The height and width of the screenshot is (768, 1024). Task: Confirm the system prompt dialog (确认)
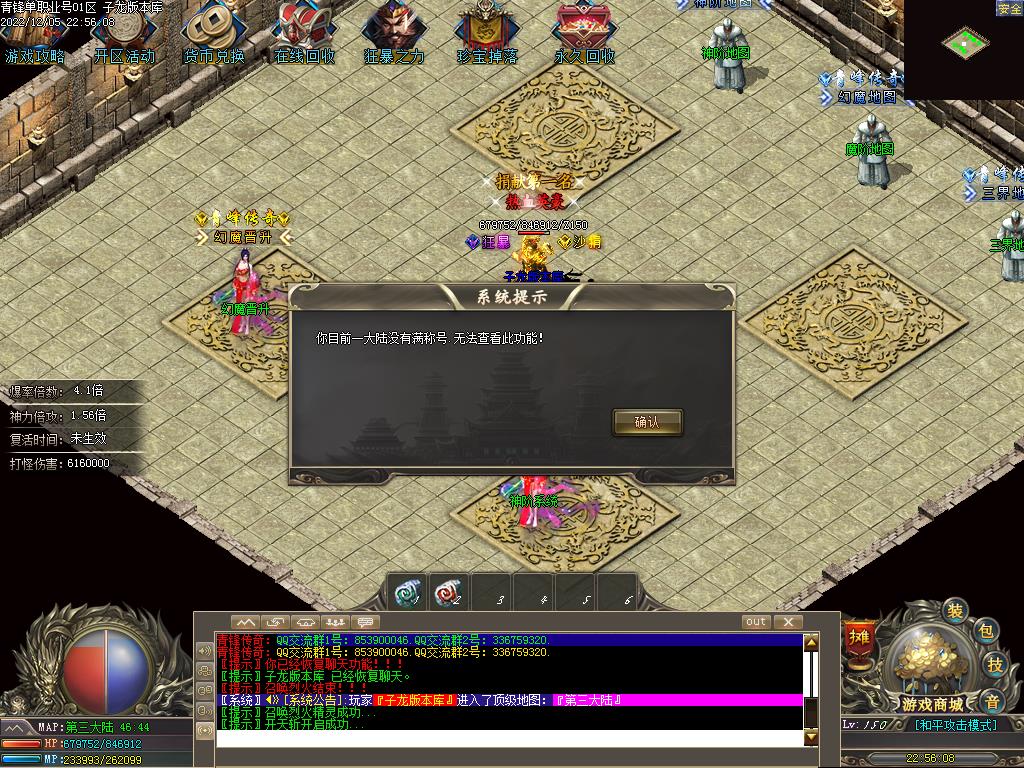[x=647, y=422]
